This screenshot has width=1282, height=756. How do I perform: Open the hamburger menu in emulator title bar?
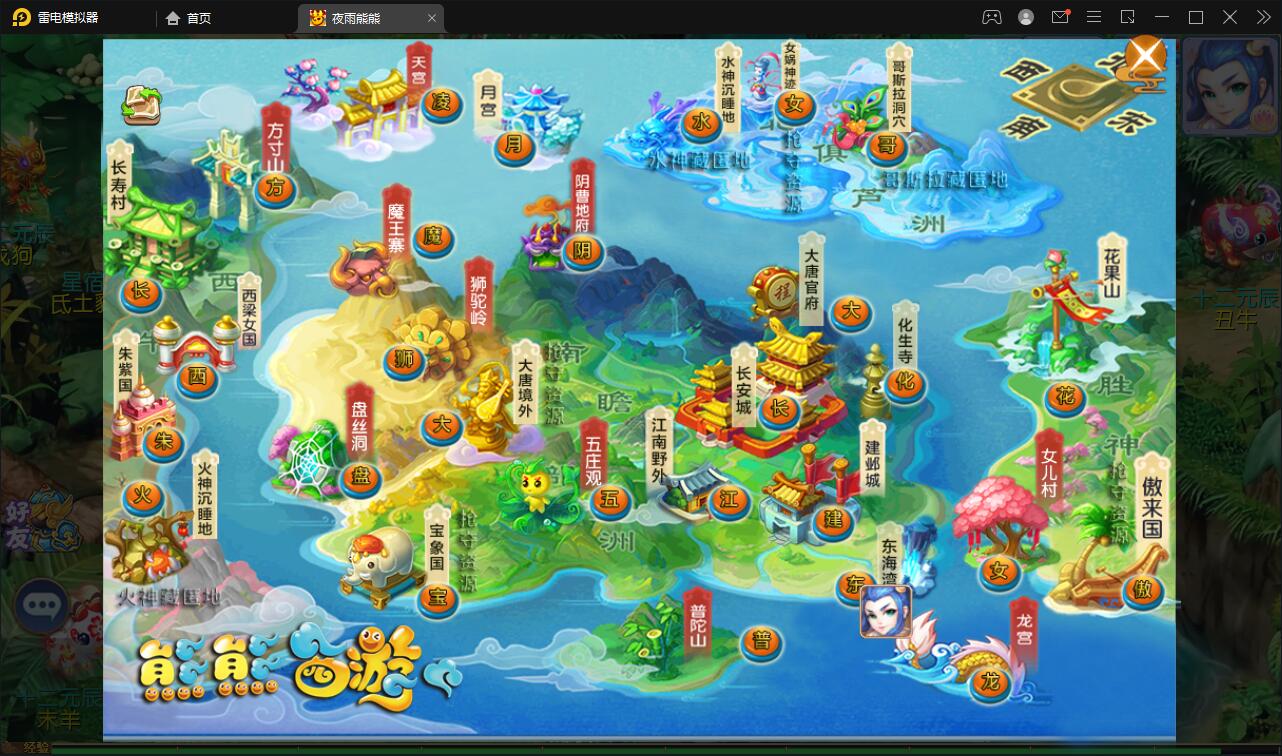[x=1094, y=17]
